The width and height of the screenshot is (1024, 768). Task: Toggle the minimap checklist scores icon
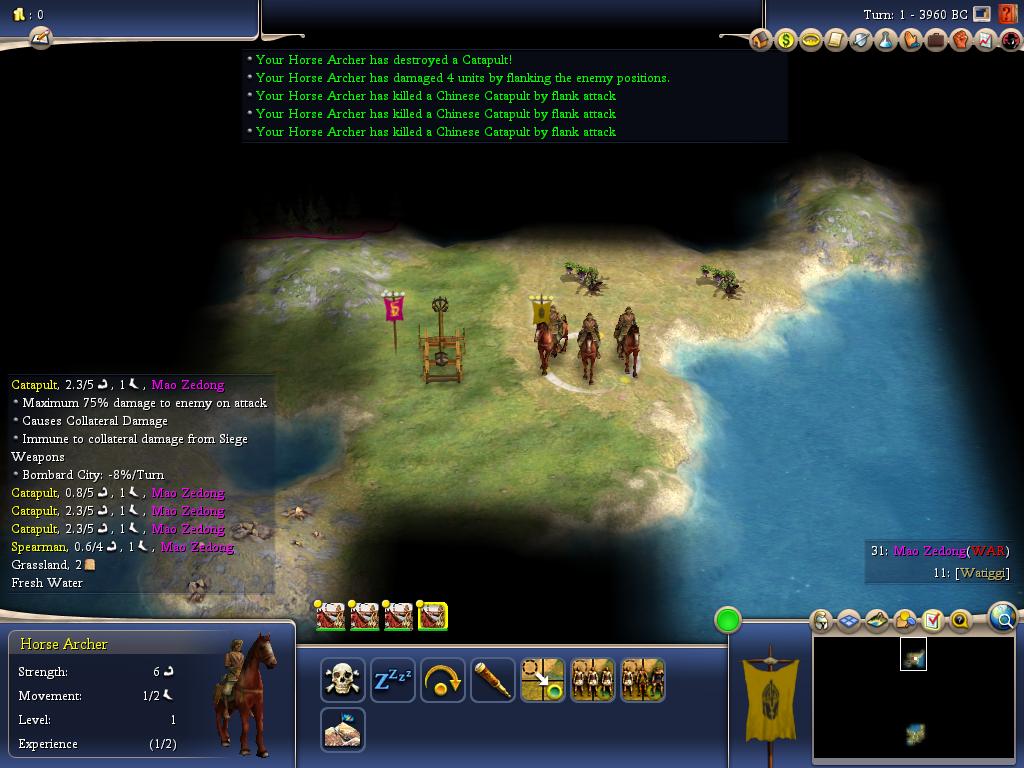[x=933, y=621]
